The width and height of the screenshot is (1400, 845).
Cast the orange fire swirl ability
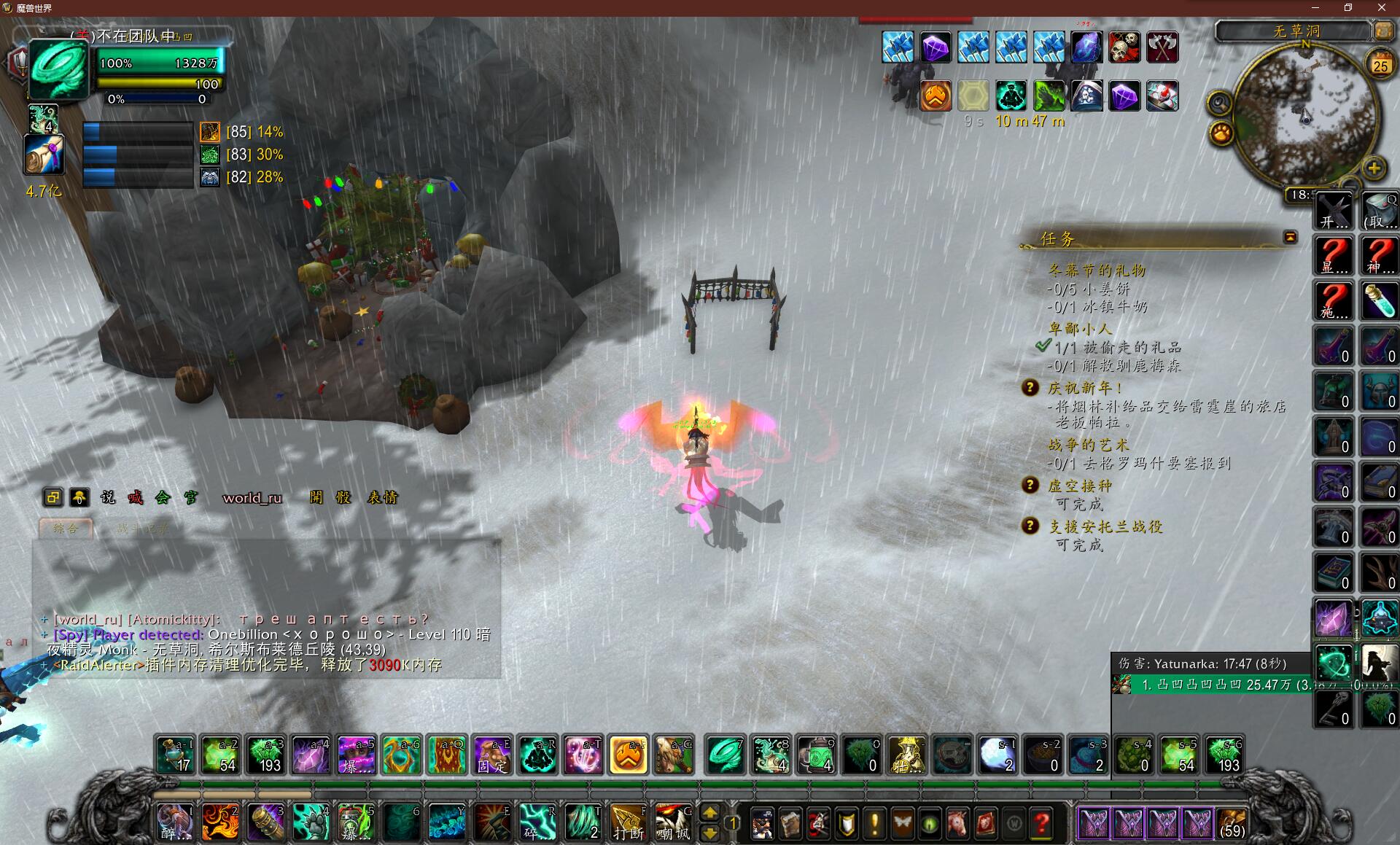tap(220, 822)
